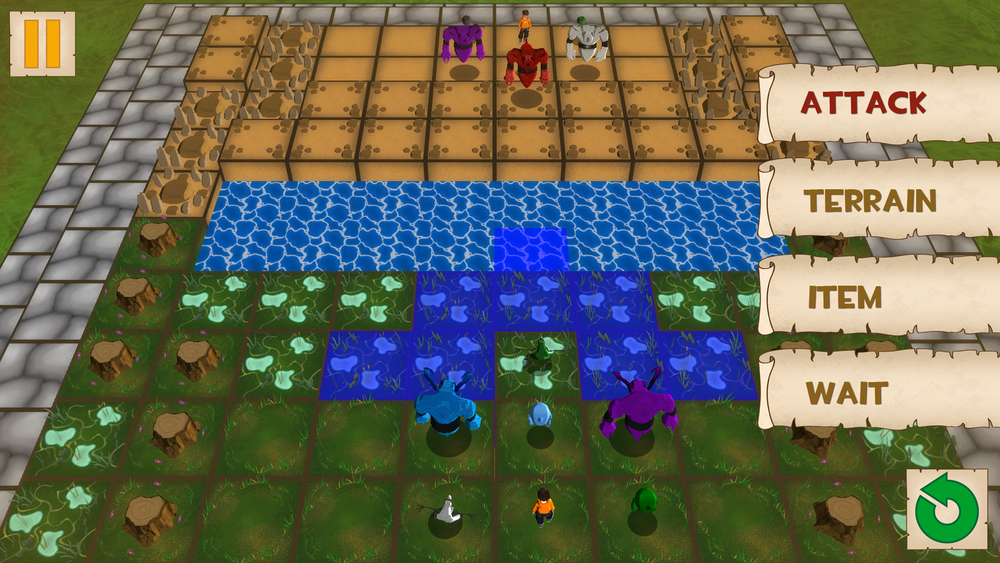Image resolution: width=1000 pixels, height=563 pixels.
Task: Select the Terrain option
Action: (x=870, y=201)
